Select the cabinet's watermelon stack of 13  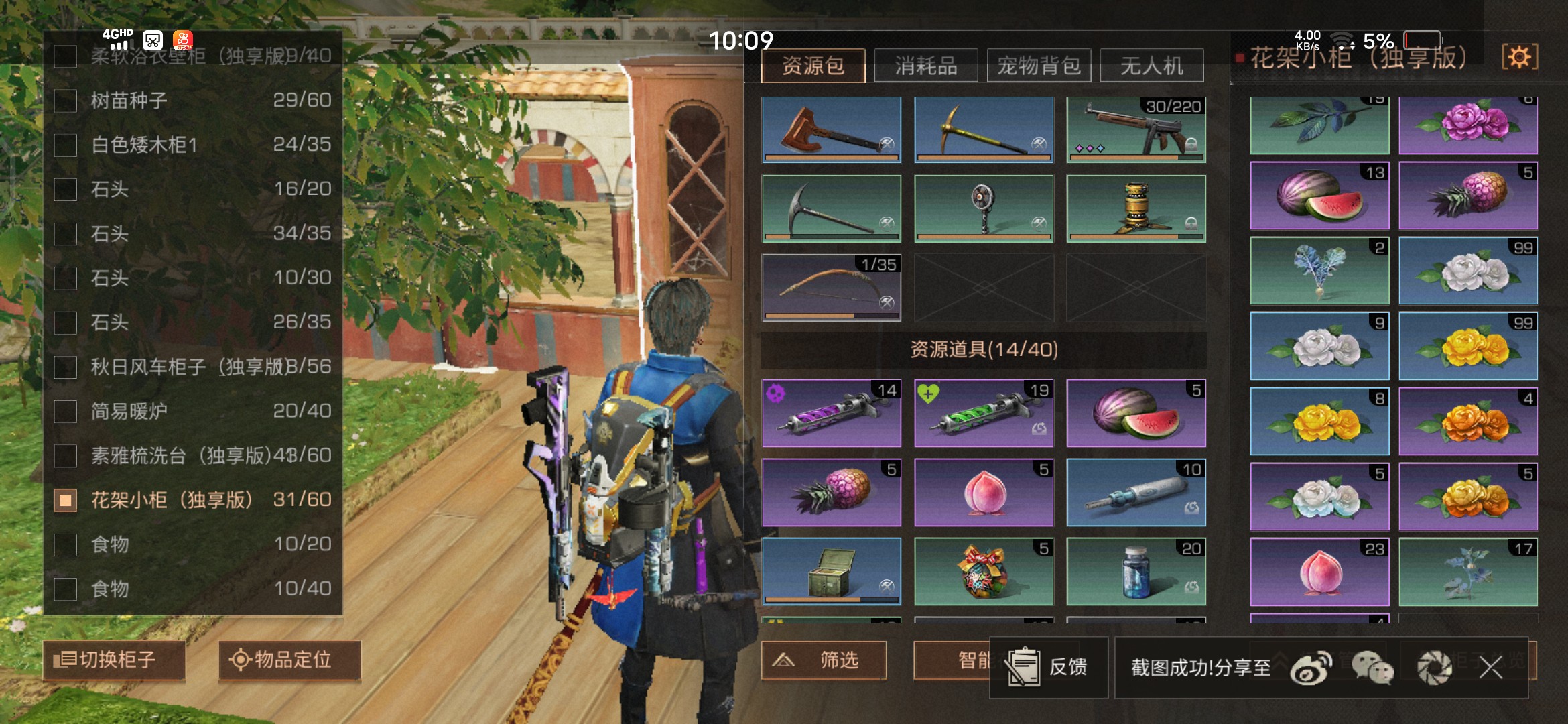point(1319,196)
